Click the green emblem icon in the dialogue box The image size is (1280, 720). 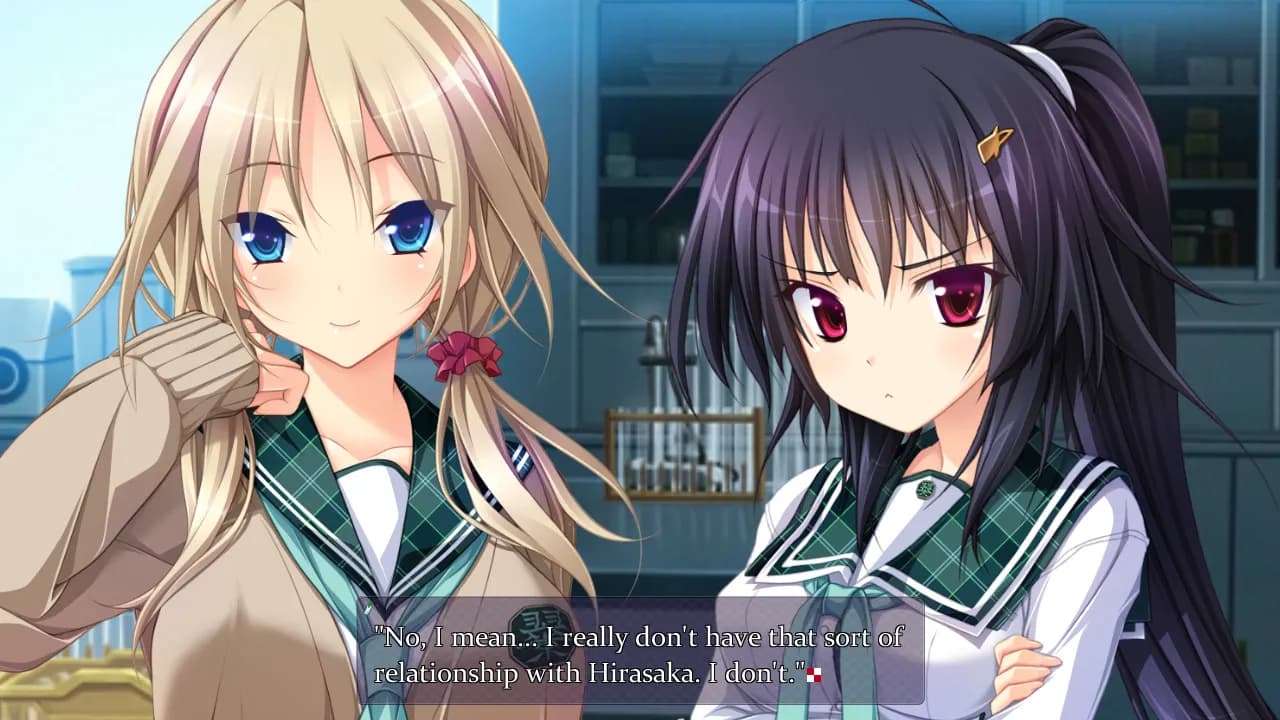[x=542, y=634]
